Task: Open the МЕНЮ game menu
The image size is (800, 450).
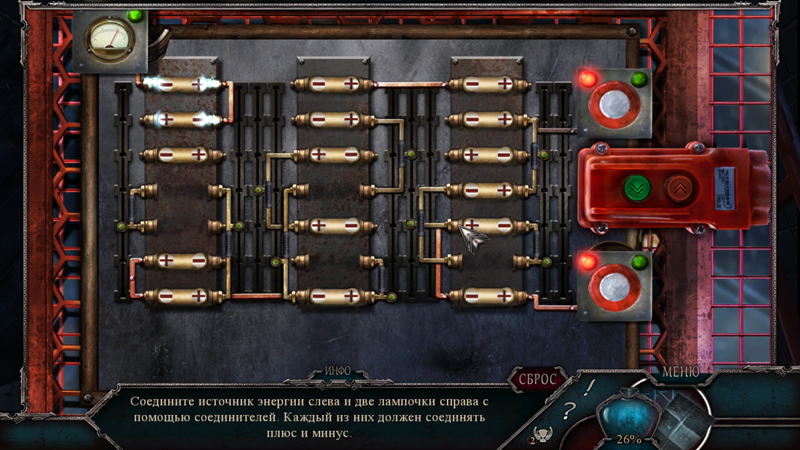Action: [681, 372]
